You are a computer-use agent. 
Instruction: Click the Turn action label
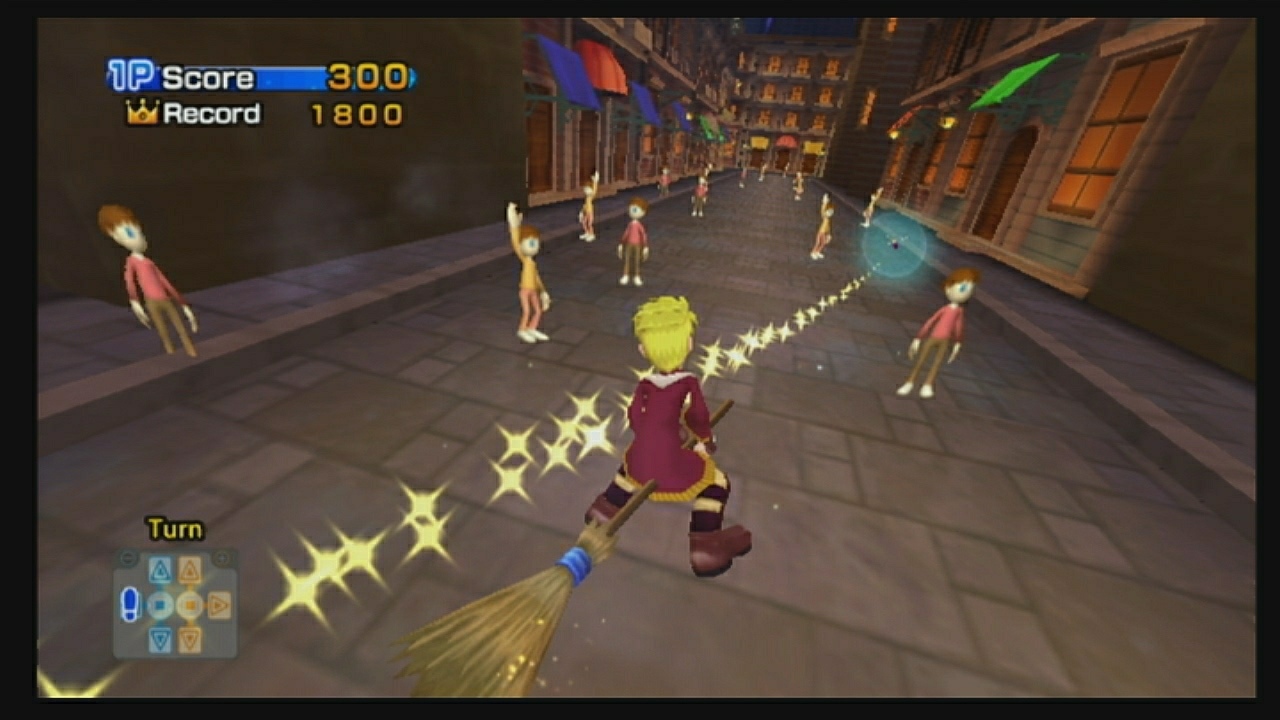tap(173, 528)
